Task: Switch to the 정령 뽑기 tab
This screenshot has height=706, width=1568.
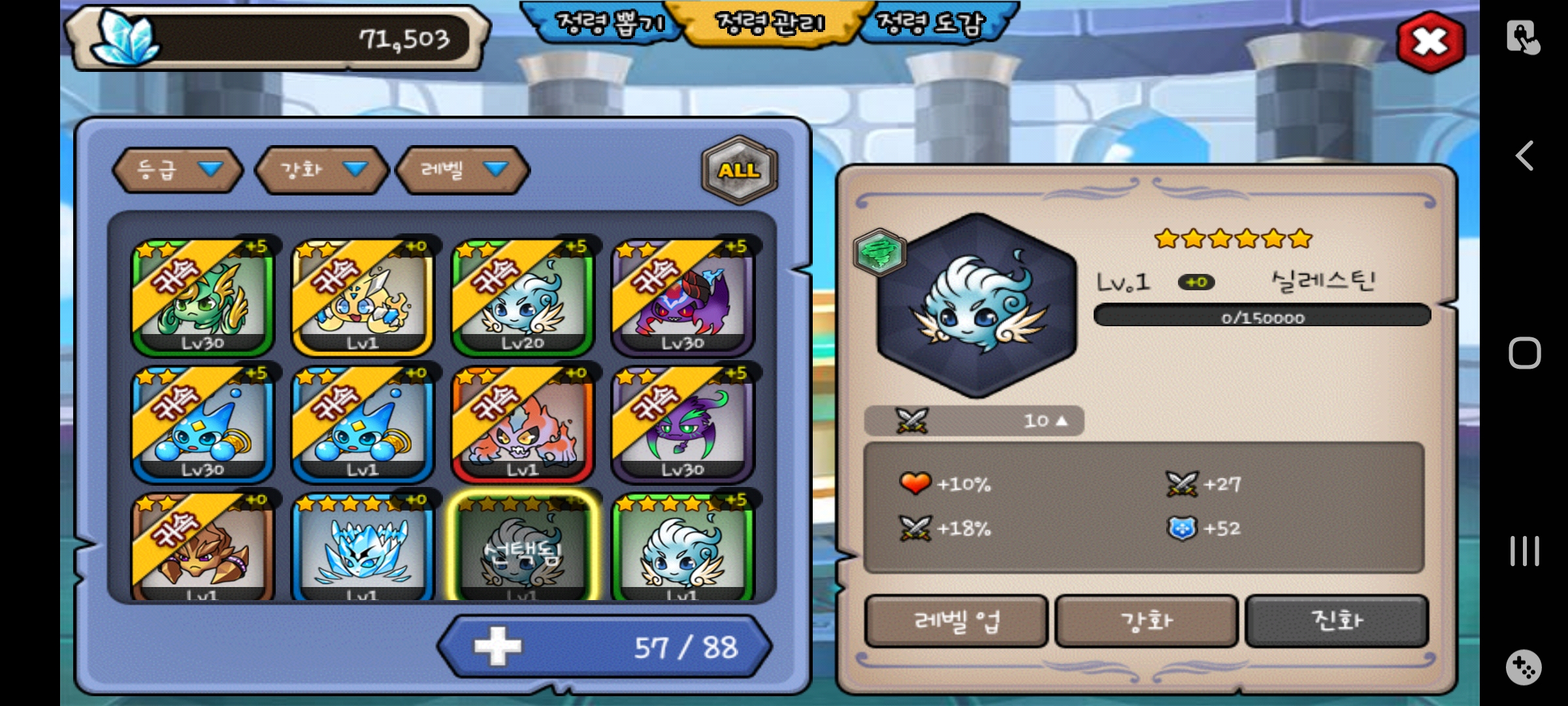Action: pyautogui.click(x=609, y=24)
